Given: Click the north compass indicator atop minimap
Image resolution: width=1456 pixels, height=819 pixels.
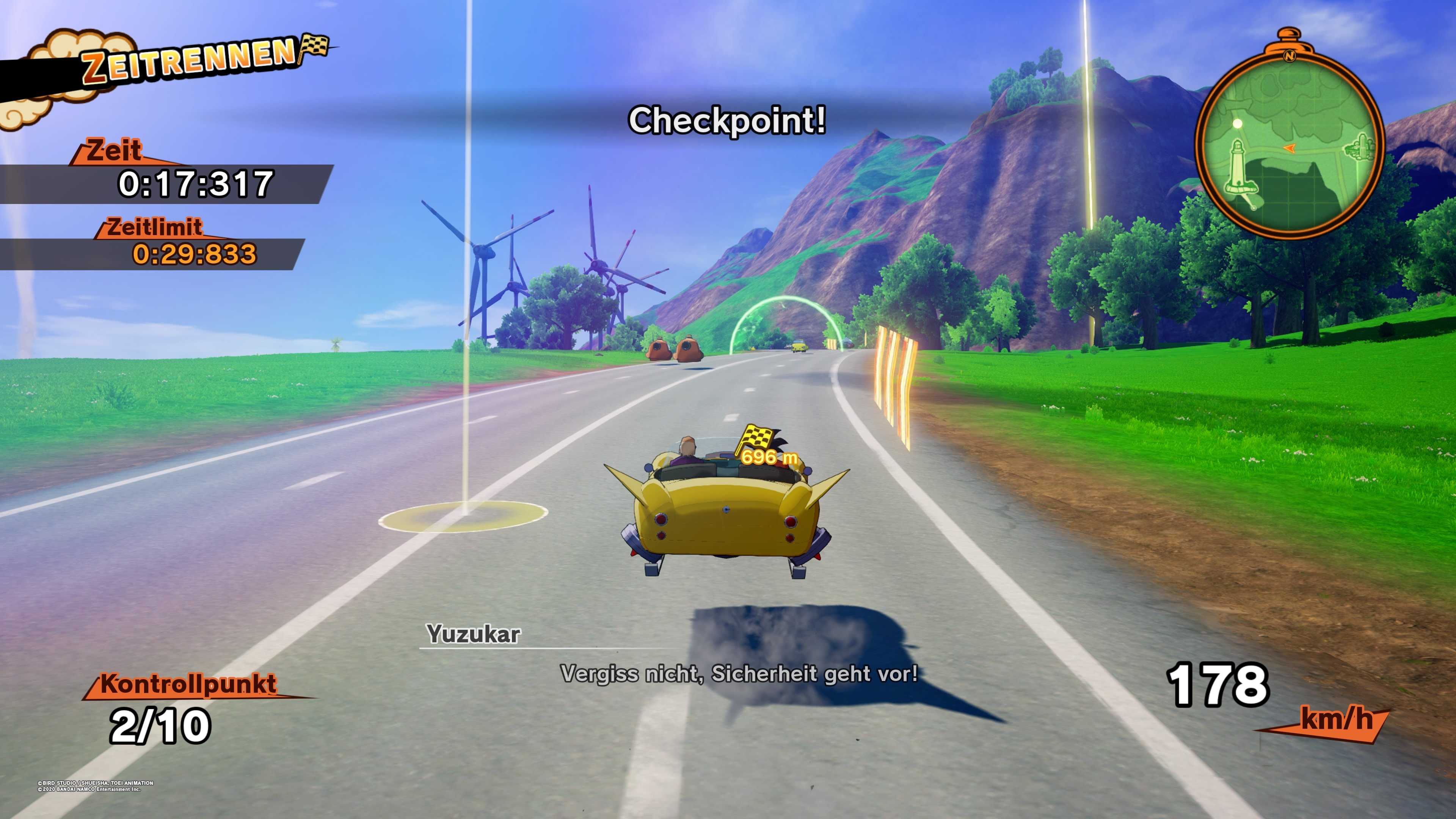Looking at the screenshot, I should point(1289,56).
